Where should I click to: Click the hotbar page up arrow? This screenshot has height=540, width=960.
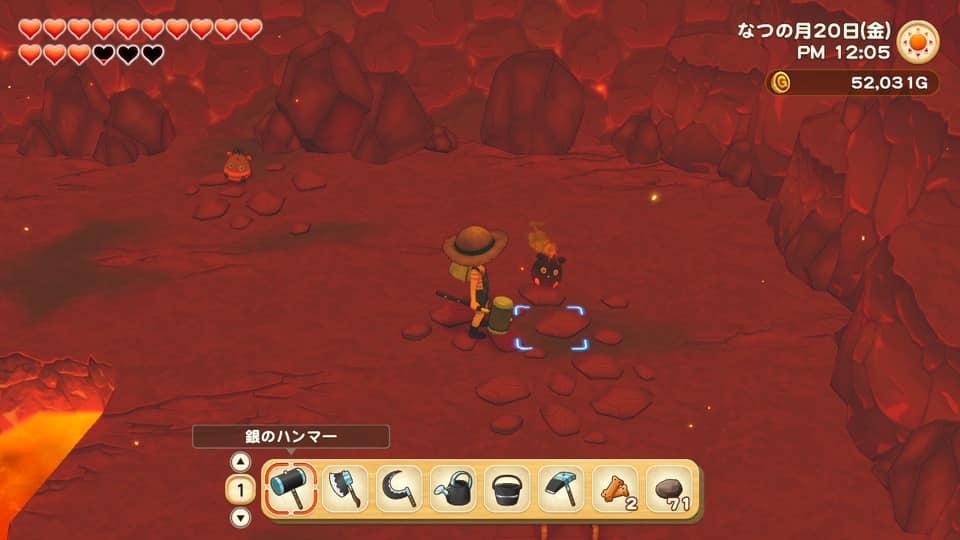pyautogui.click(x=240, y=462)
